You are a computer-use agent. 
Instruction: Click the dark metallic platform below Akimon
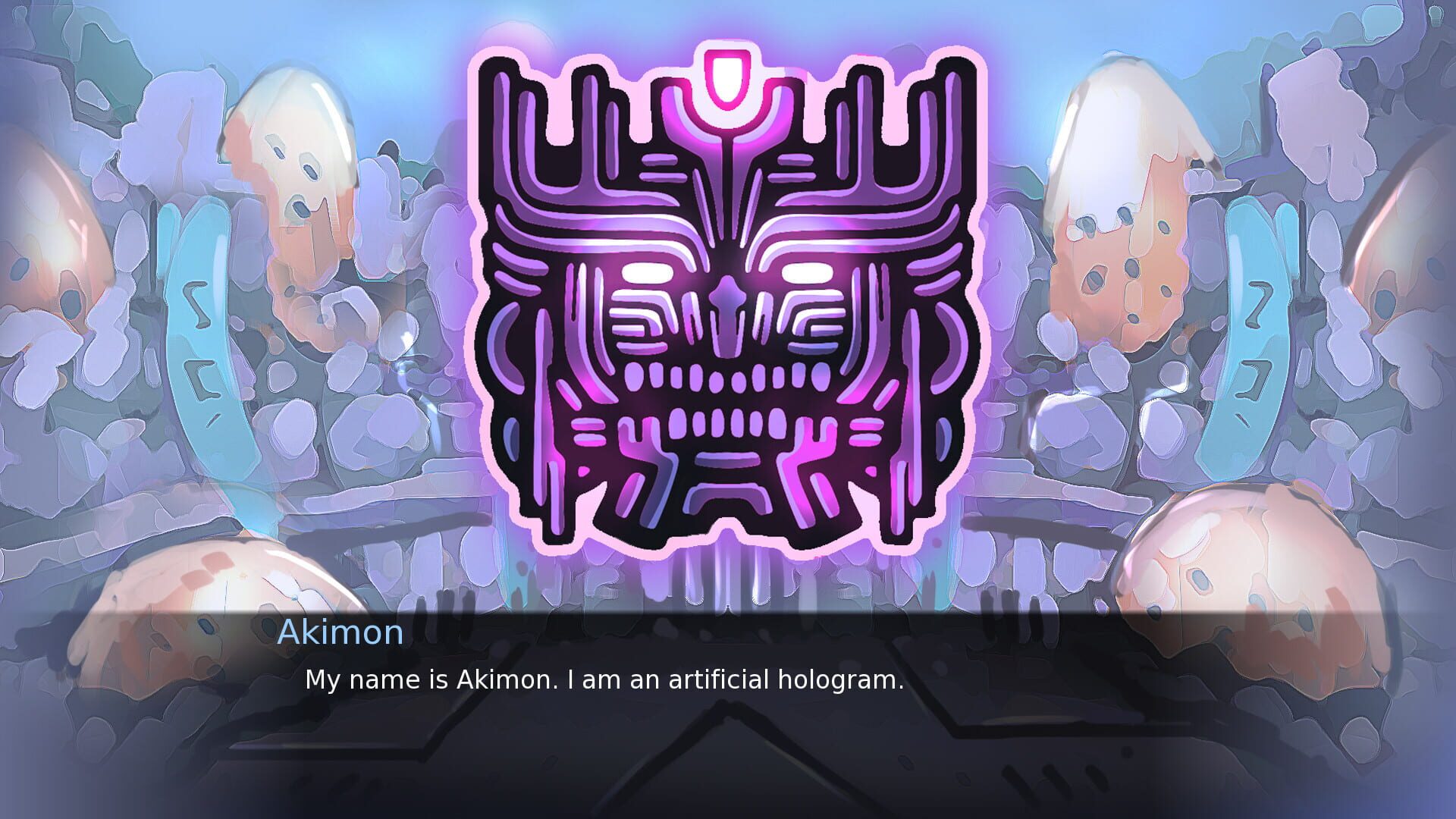pos(728,766)
